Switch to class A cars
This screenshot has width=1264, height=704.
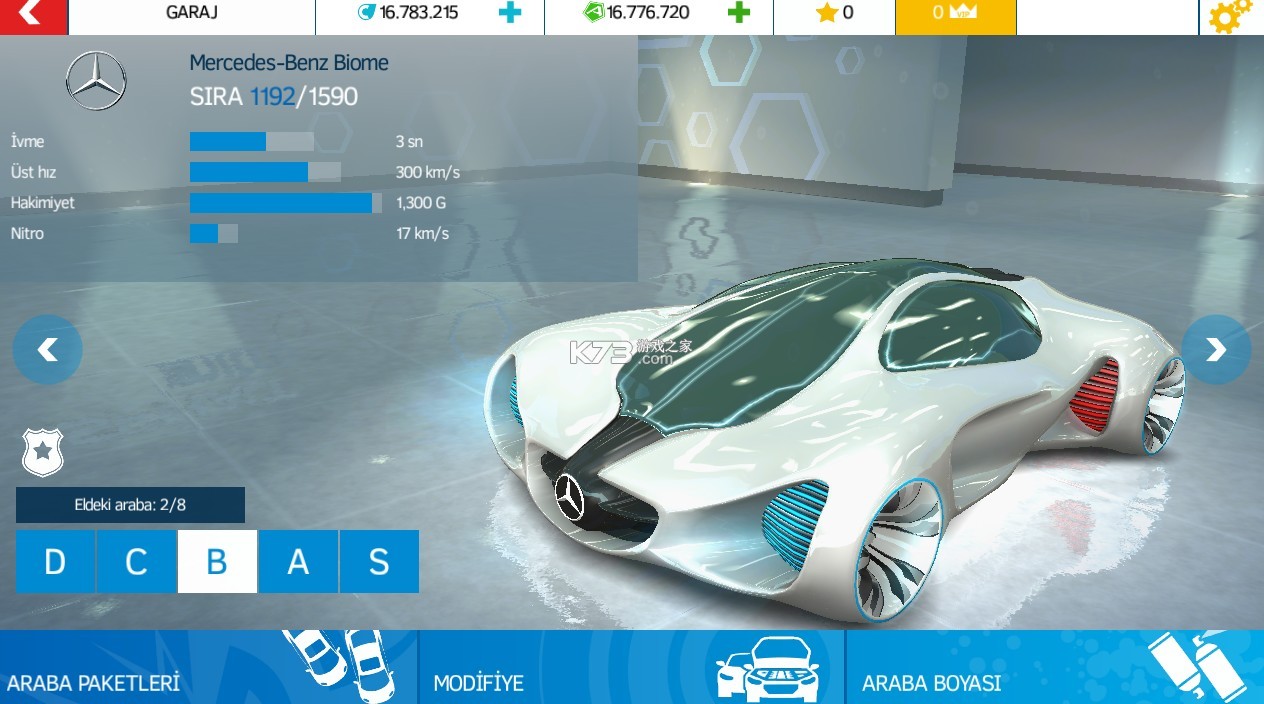pos(298,562)
